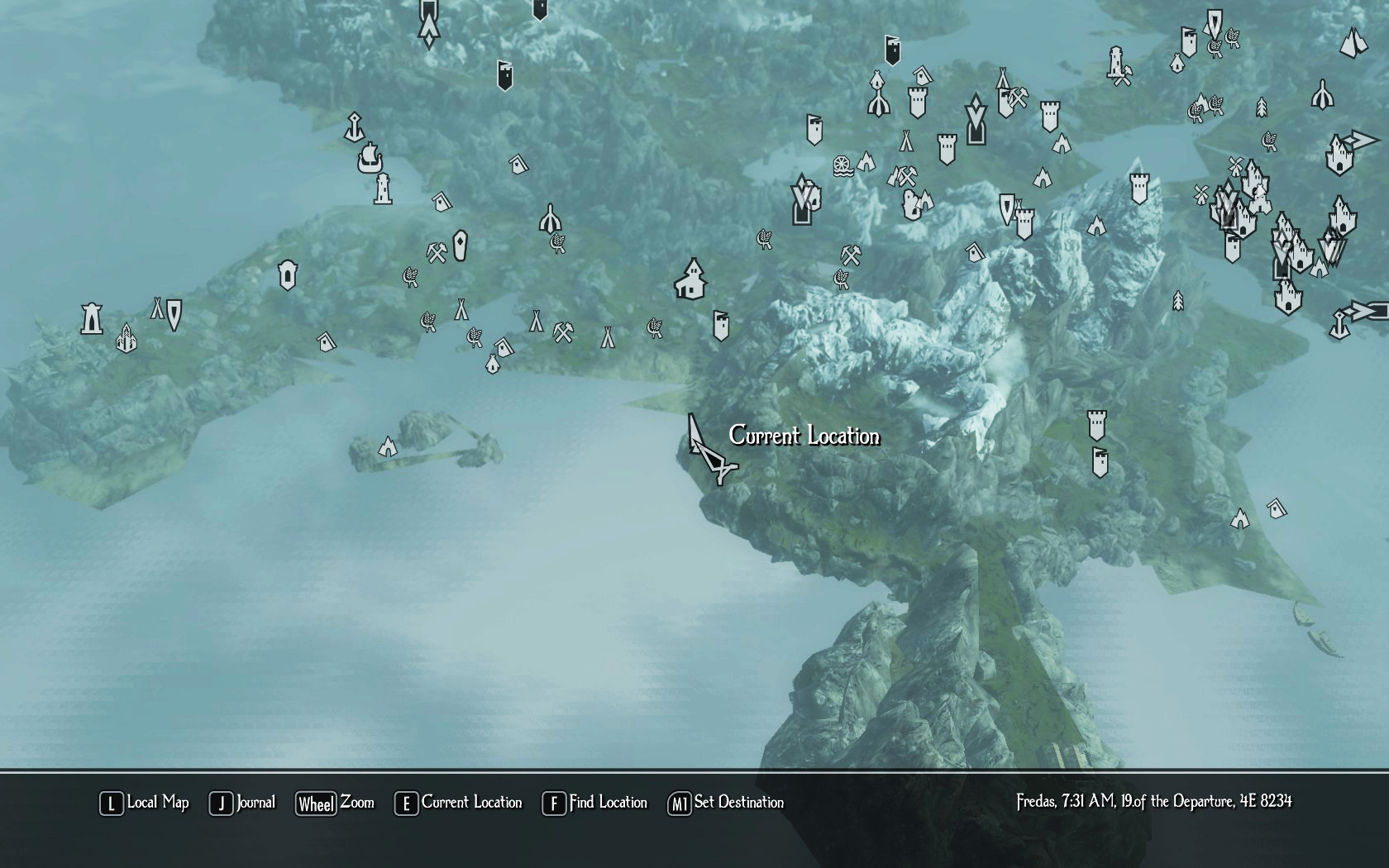Click the longship marker on the west coast

[370, 157]
